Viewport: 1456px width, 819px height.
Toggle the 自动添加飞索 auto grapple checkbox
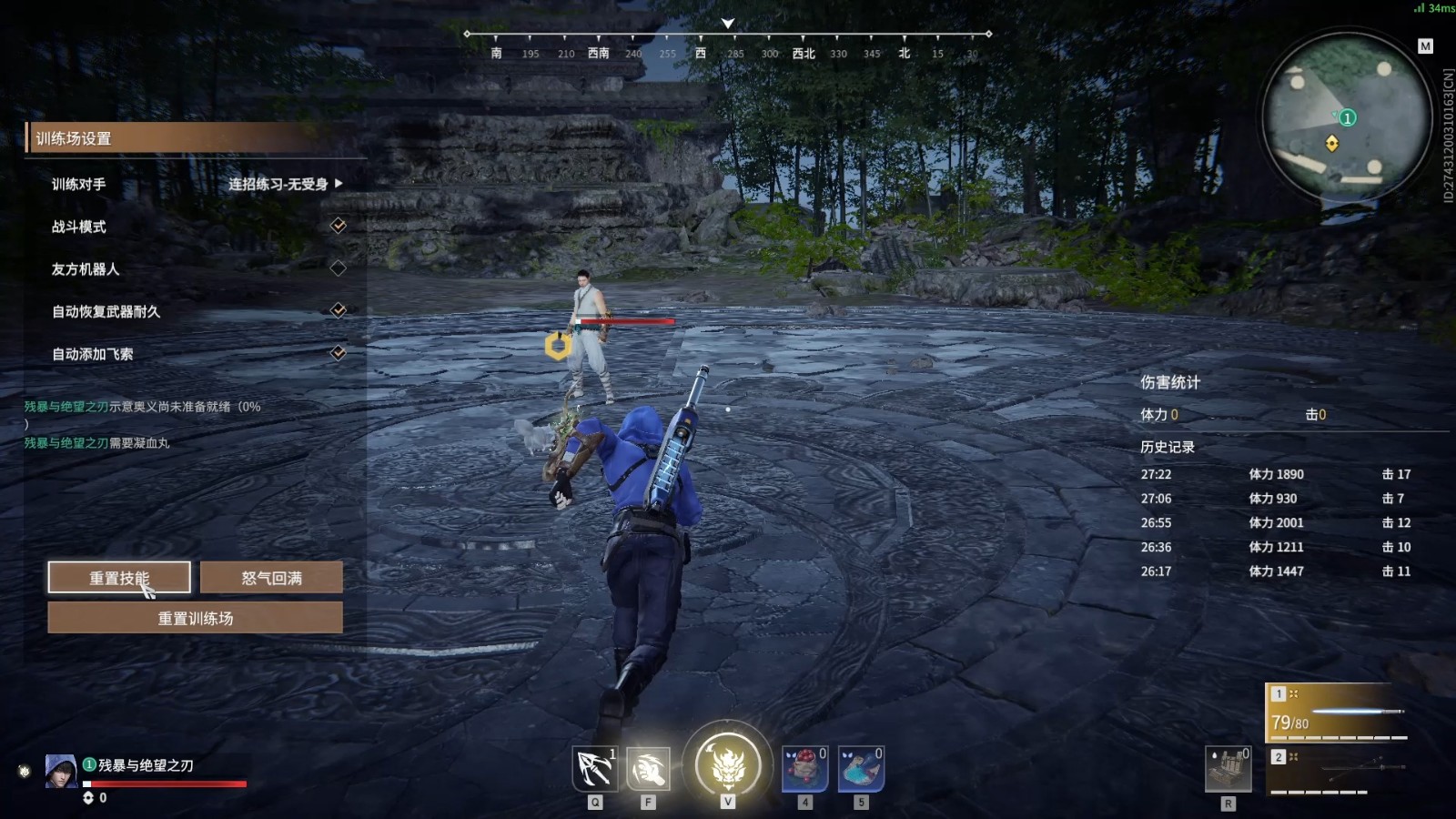(x=338, y=353)
